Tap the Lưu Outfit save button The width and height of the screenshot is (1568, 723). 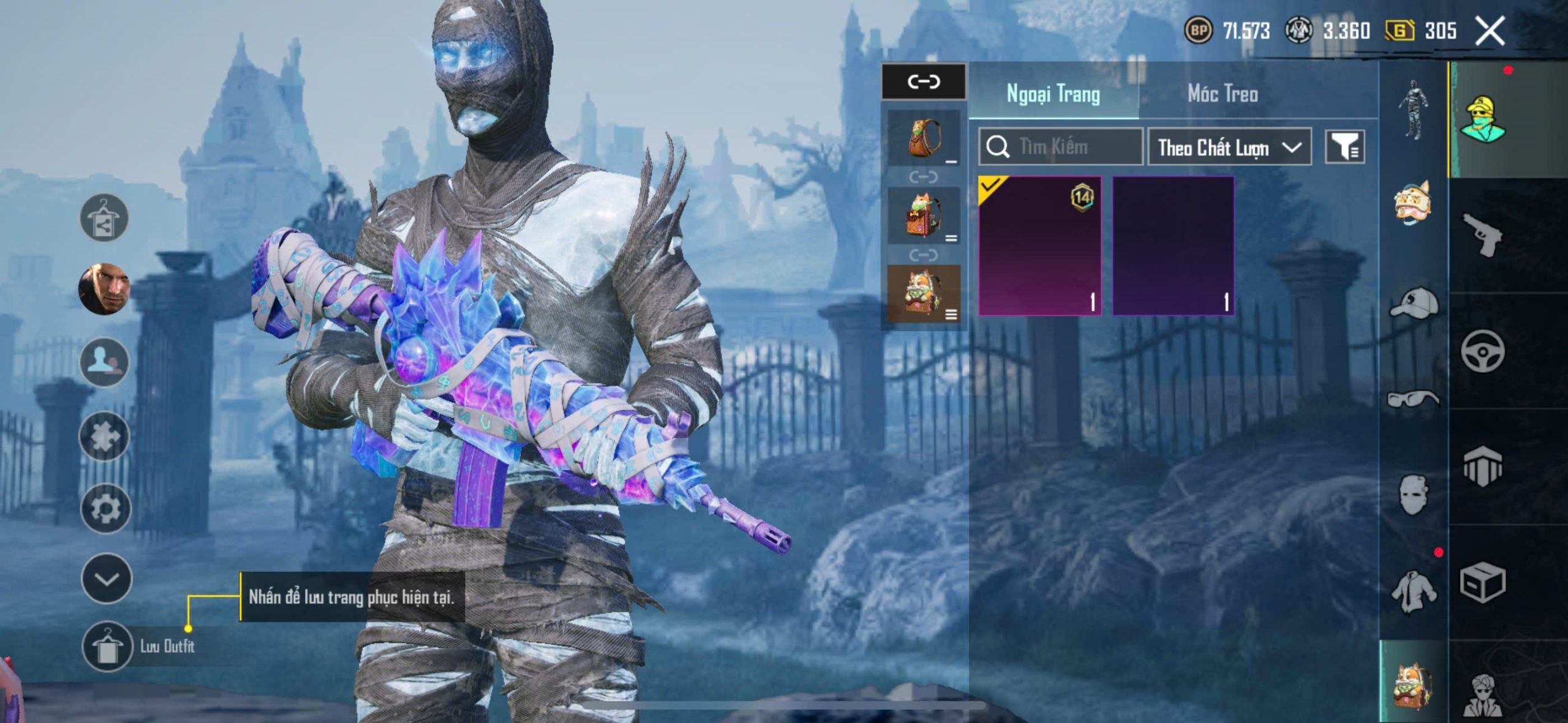107,646
